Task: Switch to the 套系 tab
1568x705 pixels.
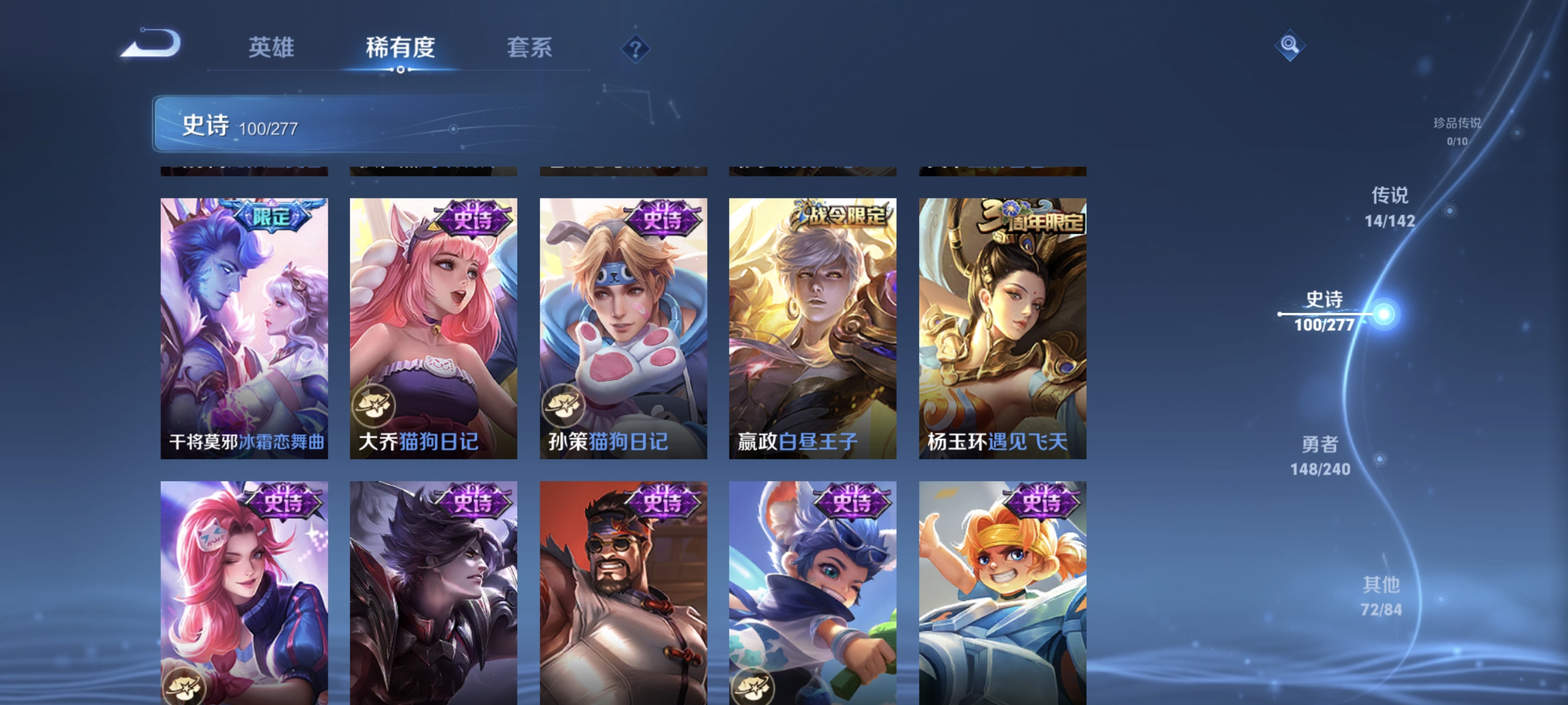Action: coord(530,48)
